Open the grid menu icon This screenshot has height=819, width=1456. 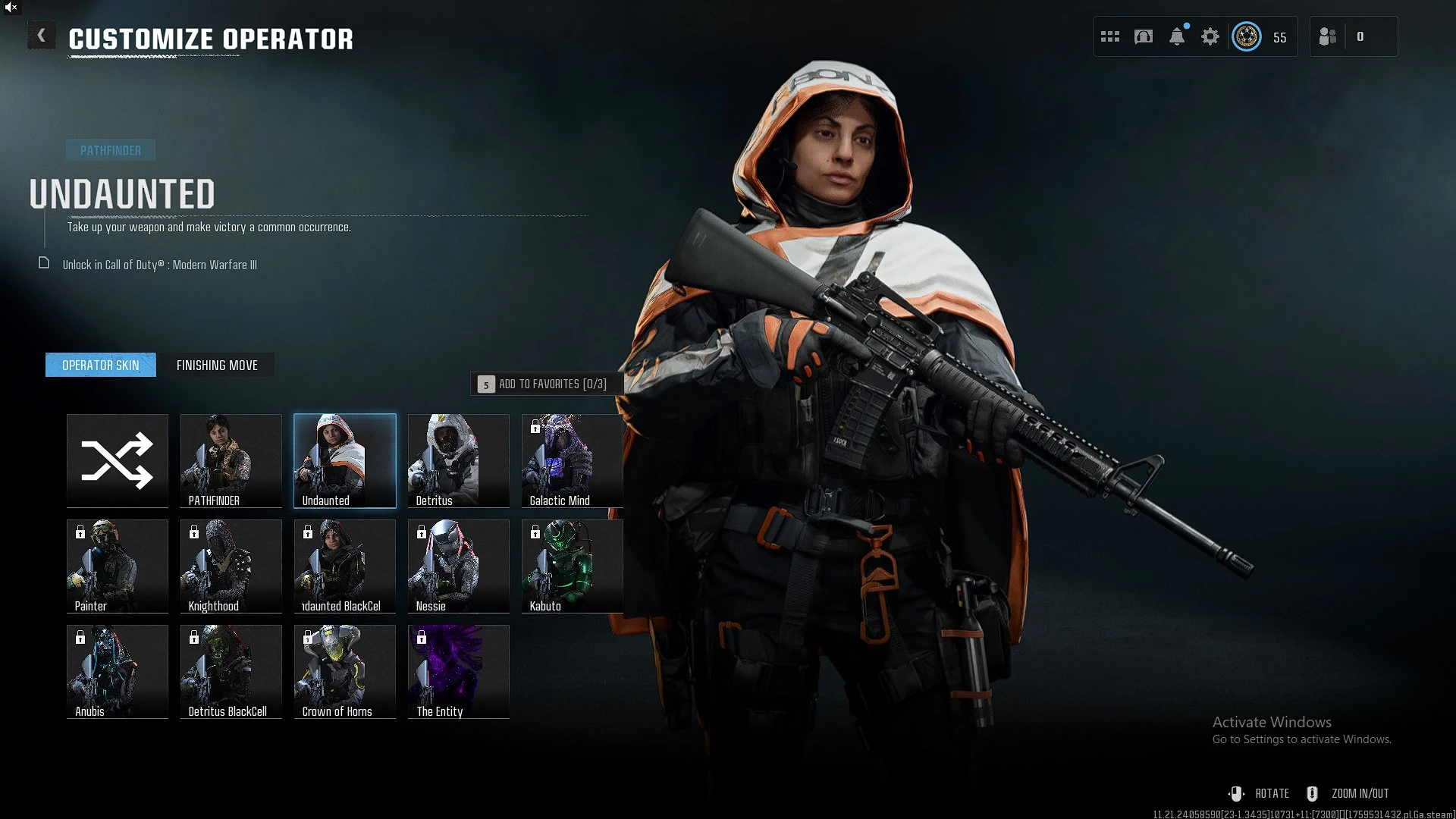[x=1110, y=36]
